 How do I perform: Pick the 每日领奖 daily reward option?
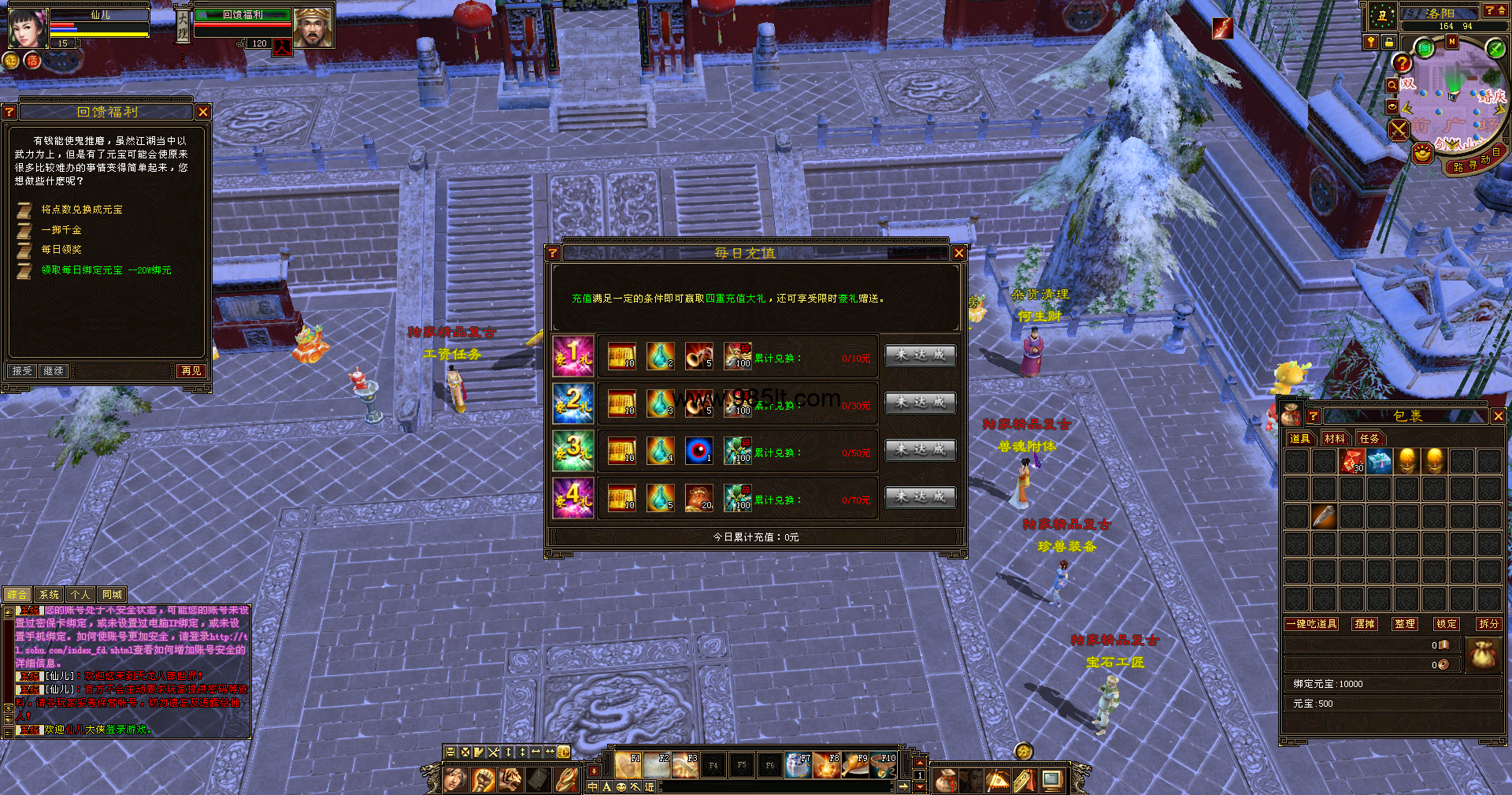pos(61,250)
